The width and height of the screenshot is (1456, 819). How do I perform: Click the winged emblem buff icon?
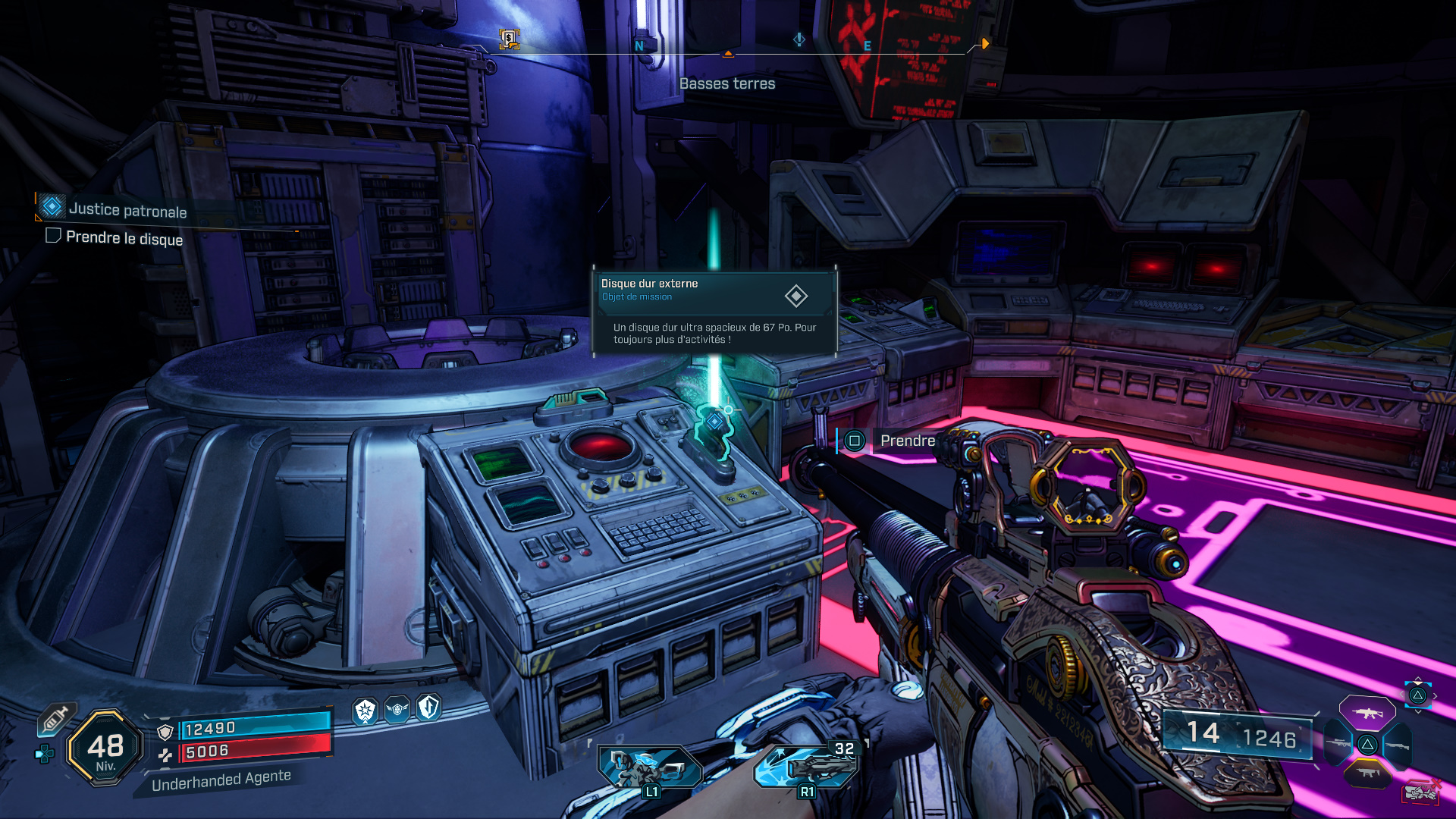pyautogui.click(x=397, y=710)
